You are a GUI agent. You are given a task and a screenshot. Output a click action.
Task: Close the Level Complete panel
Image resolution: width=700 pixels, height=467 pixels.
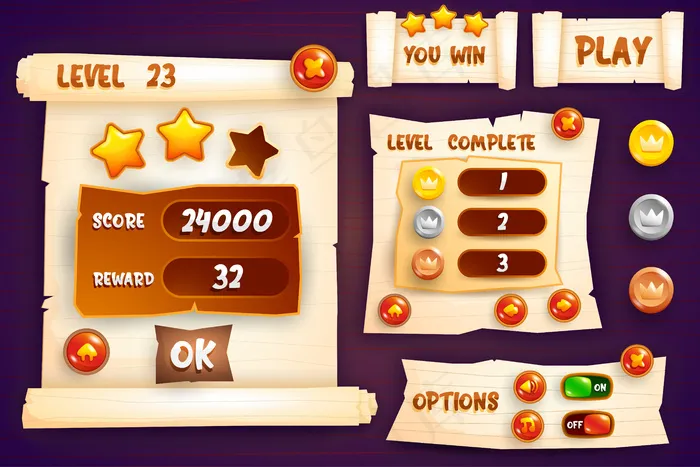[x=567, y=124]
